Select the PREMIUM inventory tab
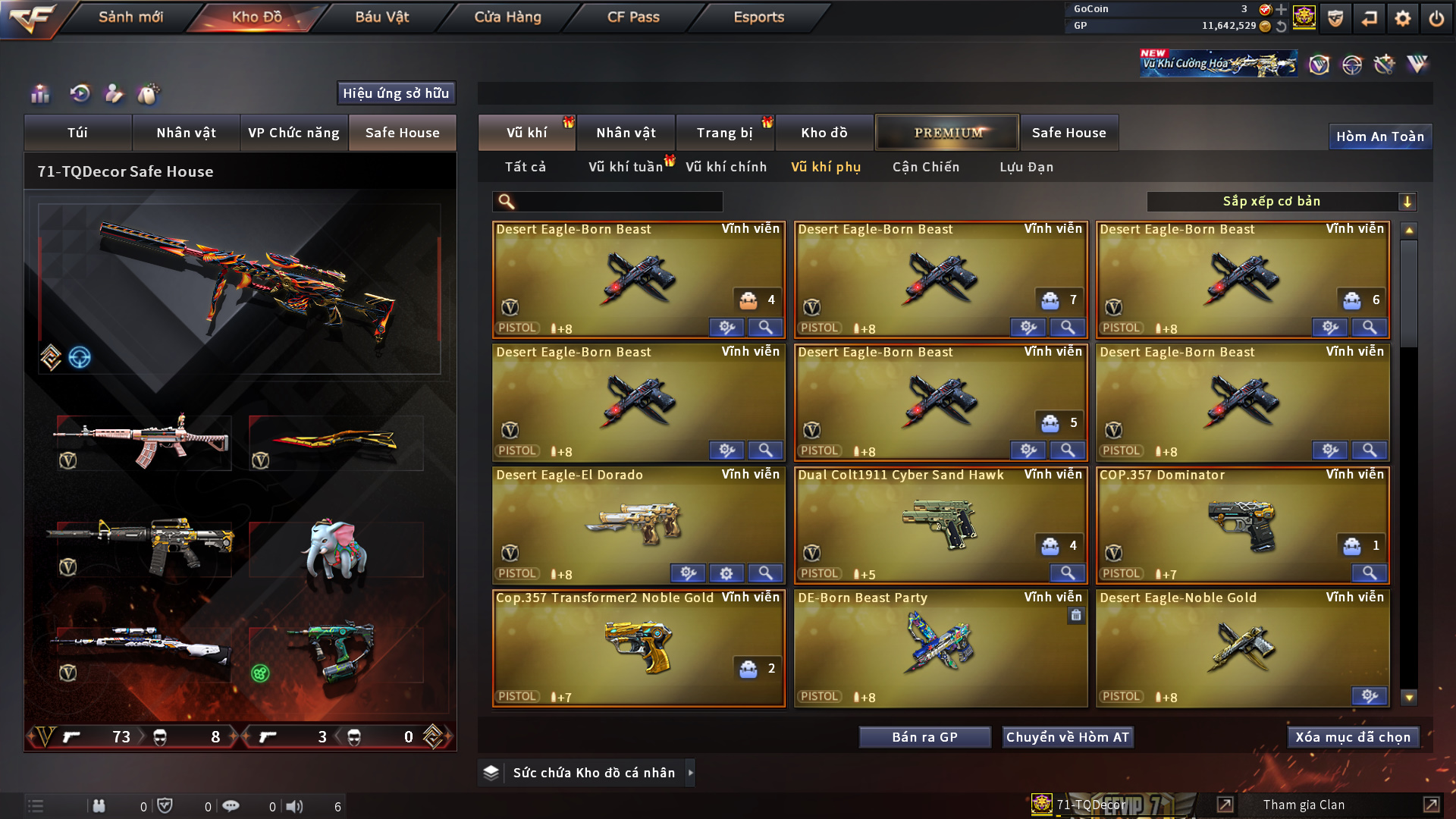The height and width of the screenshot is (819, 1456). [x=947, y=133]
